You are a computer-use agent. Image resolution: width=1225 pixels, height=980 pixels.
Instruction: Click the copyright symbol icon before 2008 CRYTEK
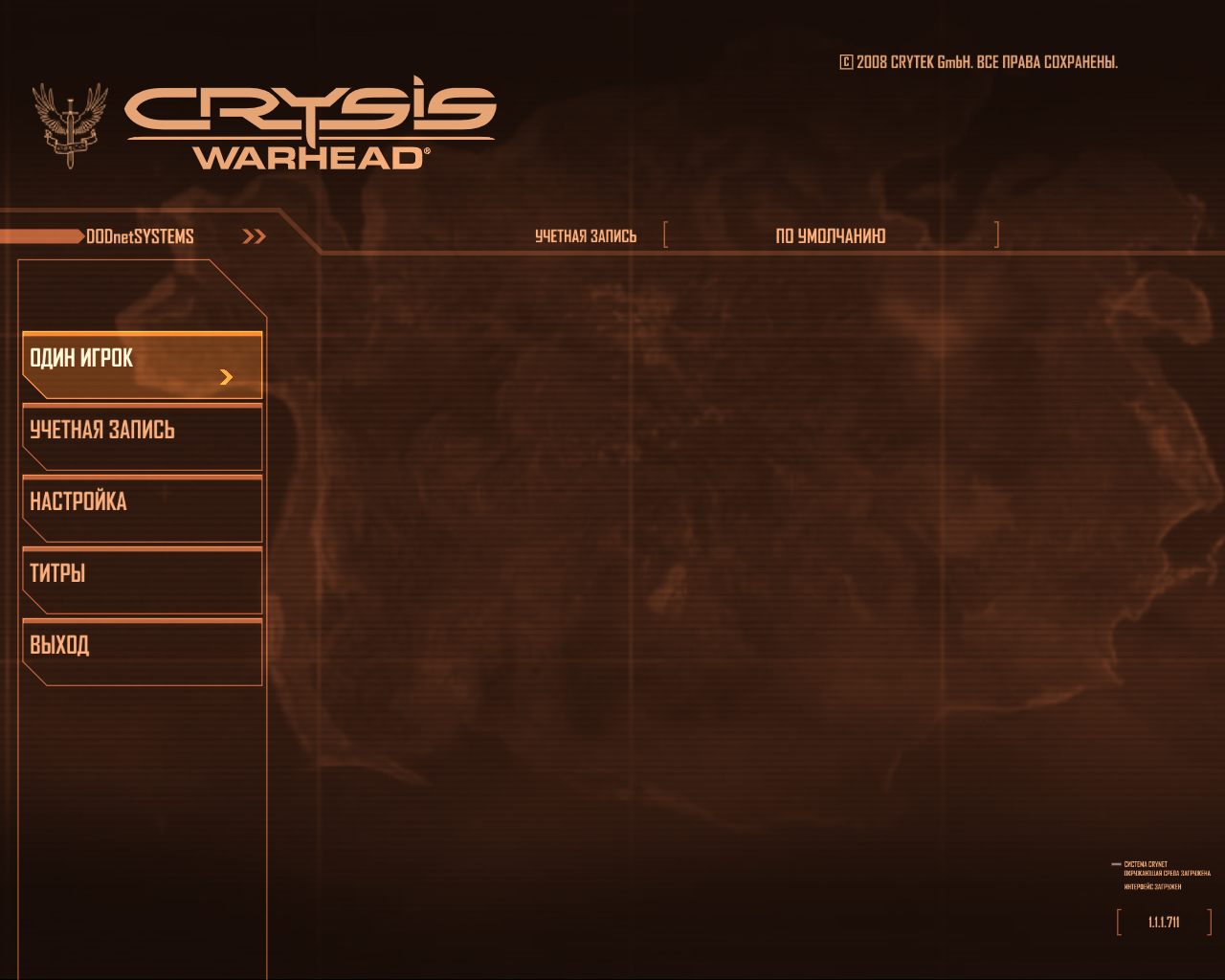coord(845,60)
